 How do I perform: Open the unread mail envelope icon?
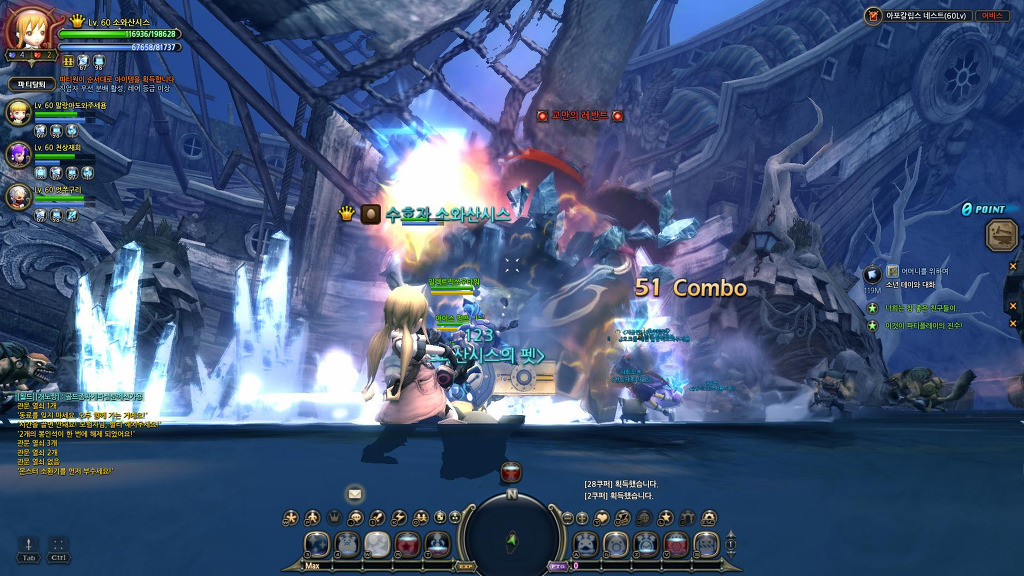click(x=354, y=494)
